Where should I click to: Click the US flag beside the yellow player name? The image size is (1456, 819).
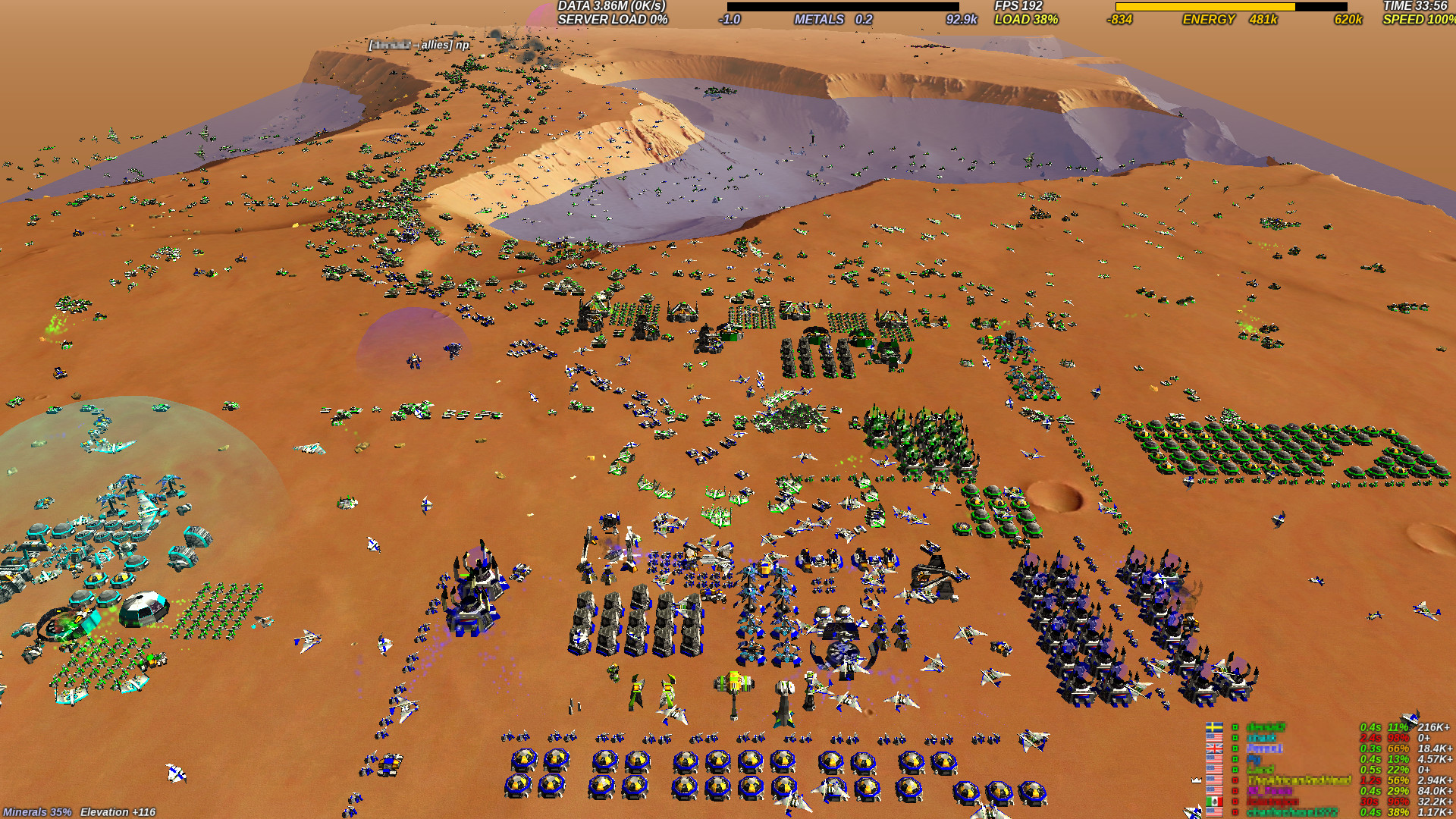pos(1214,780)
